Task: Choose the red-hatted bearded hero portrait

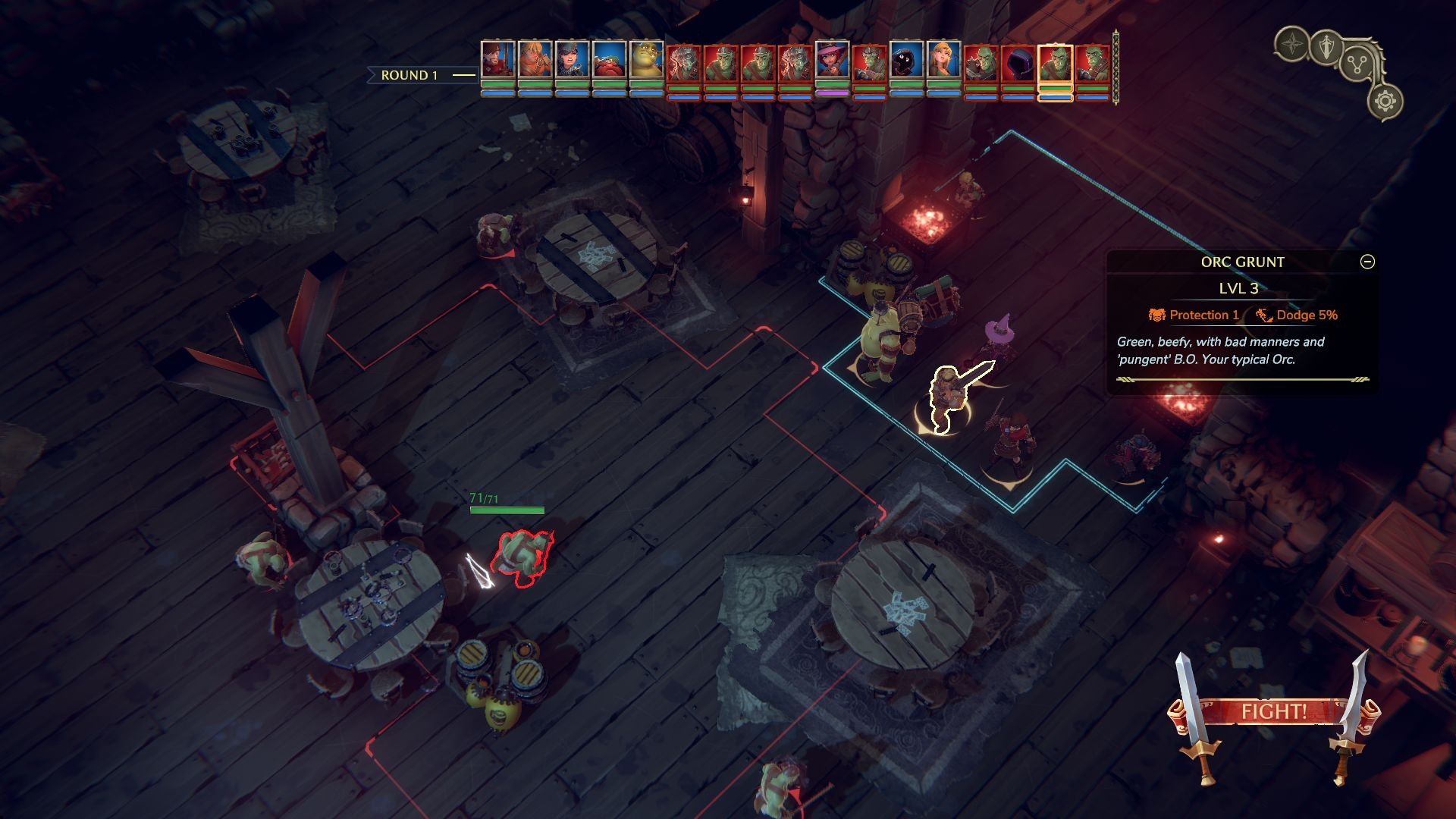Action: click(x=497, y=59)
